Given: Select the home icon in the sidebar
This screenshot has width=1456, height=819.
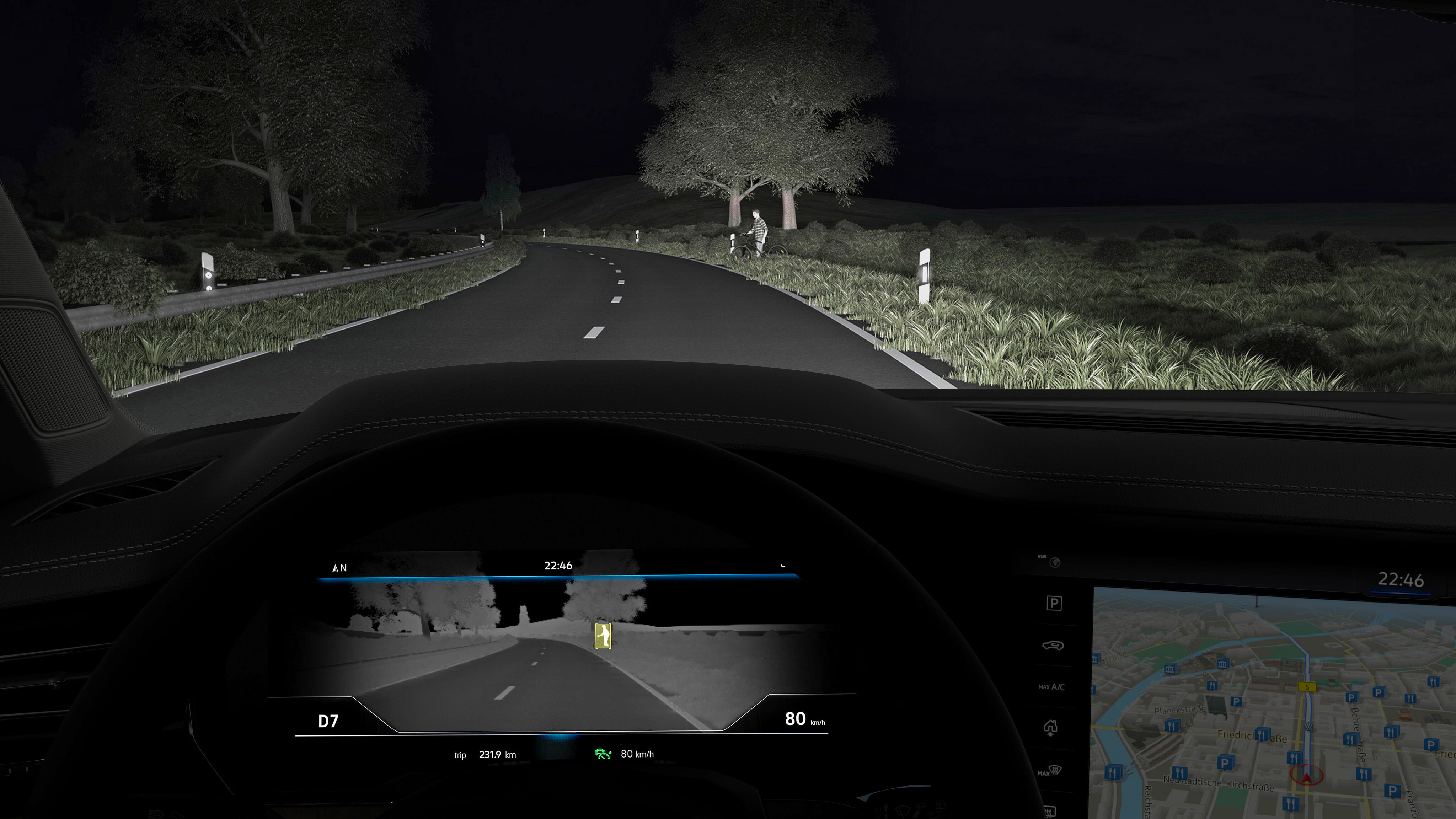Looking at the screenshot, I should point(1050,727).
